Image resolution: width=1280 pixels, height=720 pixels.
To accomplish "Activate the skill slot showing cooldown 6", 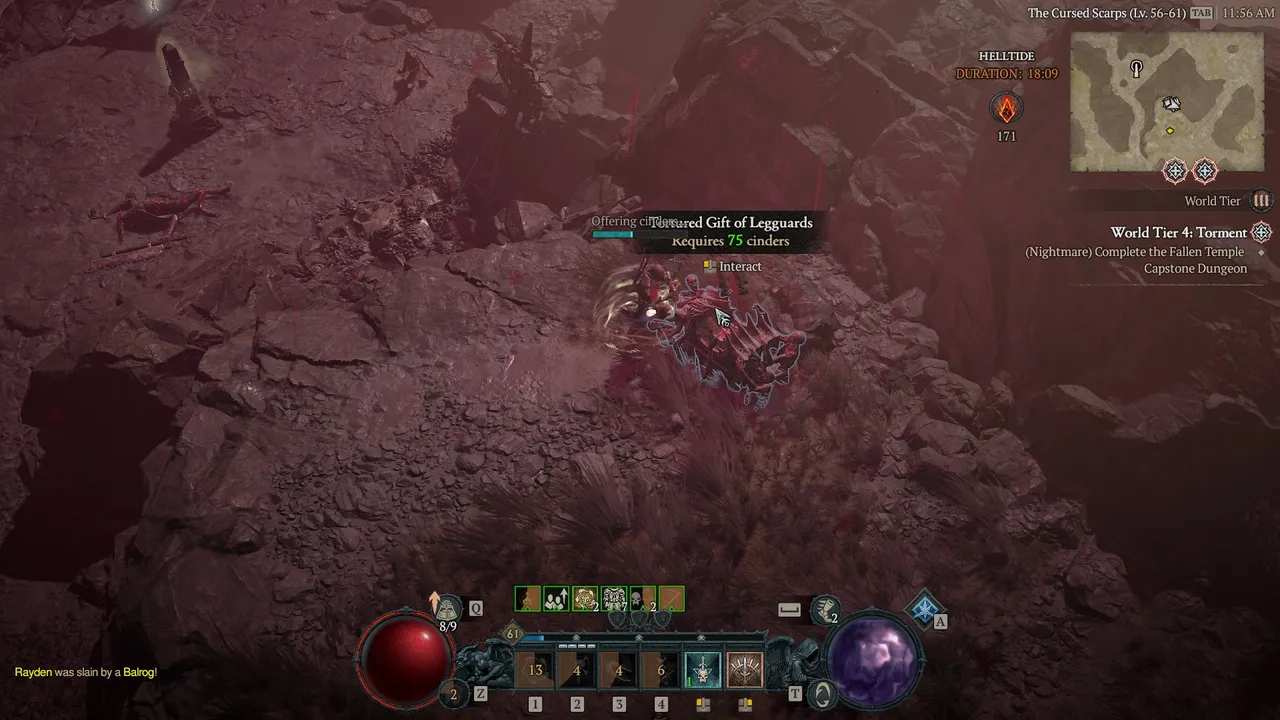I will (660, 670).
